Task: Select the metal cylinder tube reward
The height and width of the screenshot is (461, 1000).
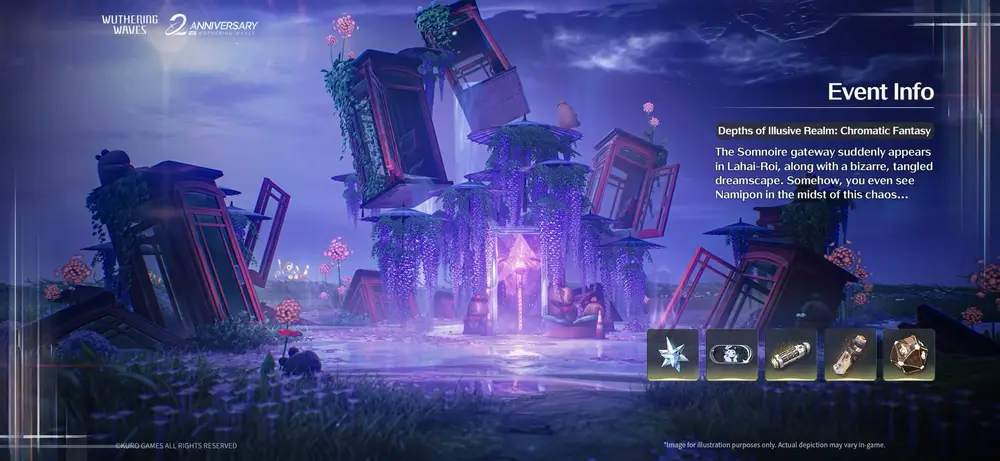Action: pos(791,355)
